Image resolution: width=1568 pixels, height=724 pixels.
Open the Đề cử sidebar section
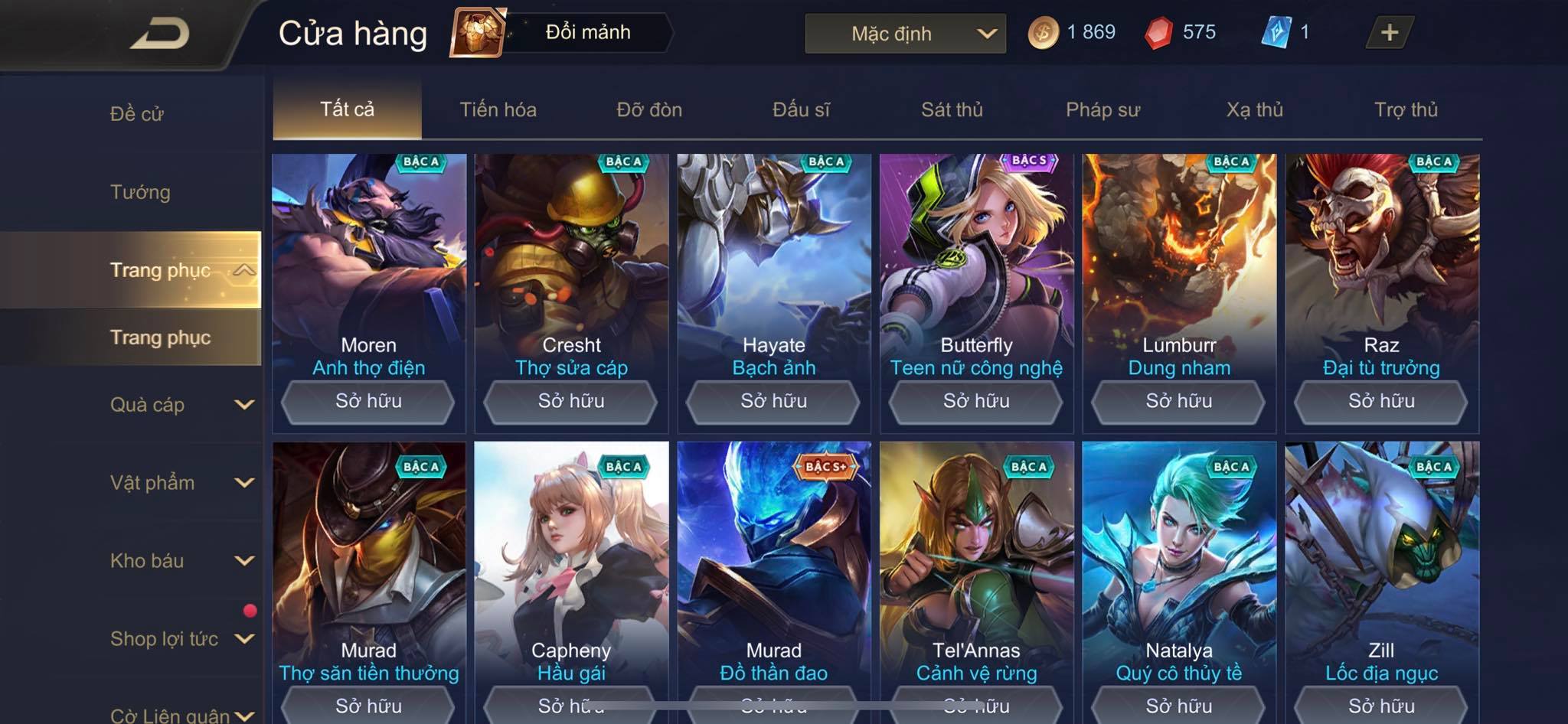(137, 114)
